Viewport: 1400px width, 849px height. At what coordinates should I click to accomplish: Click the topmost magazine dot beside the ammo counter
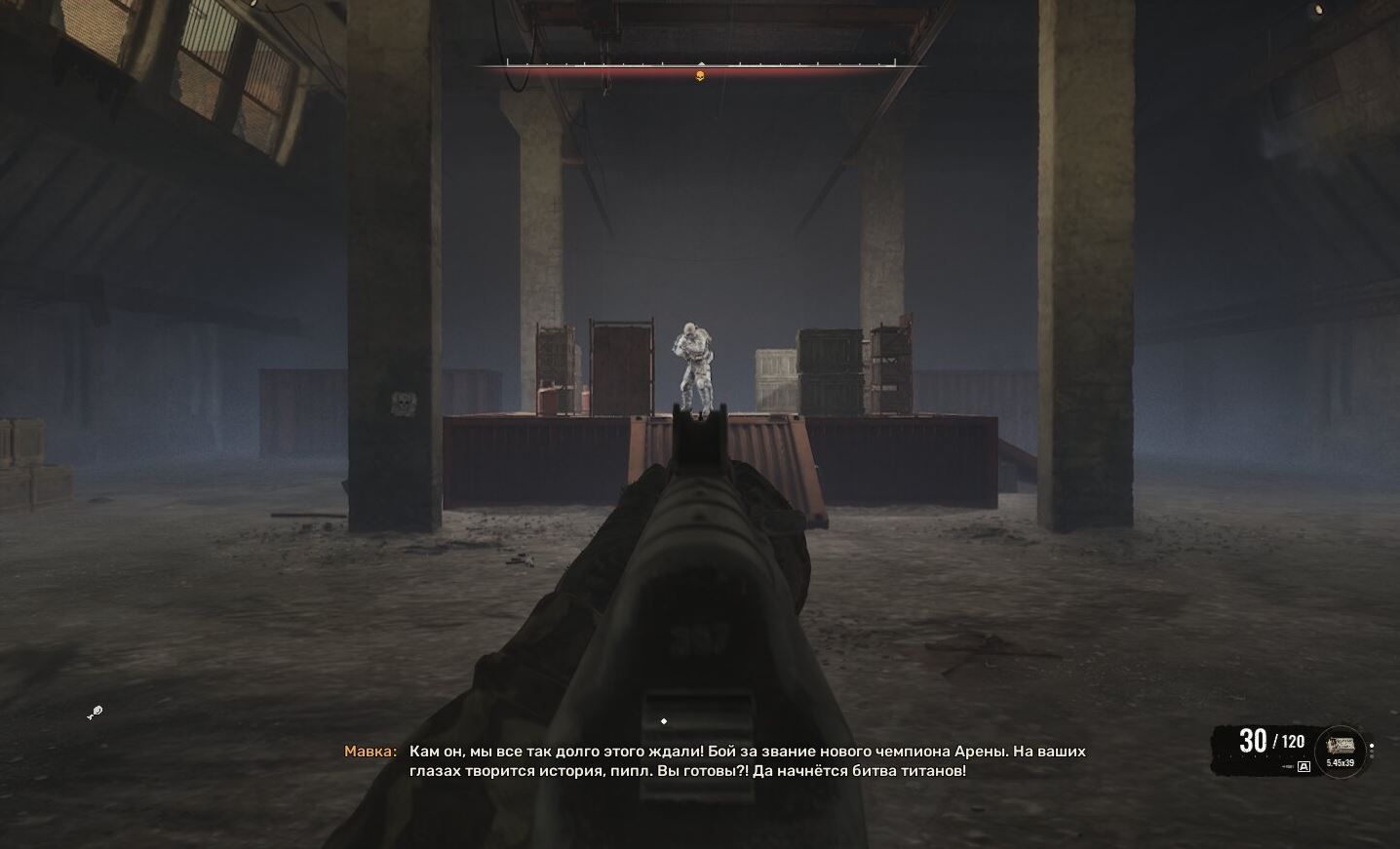1372,746
